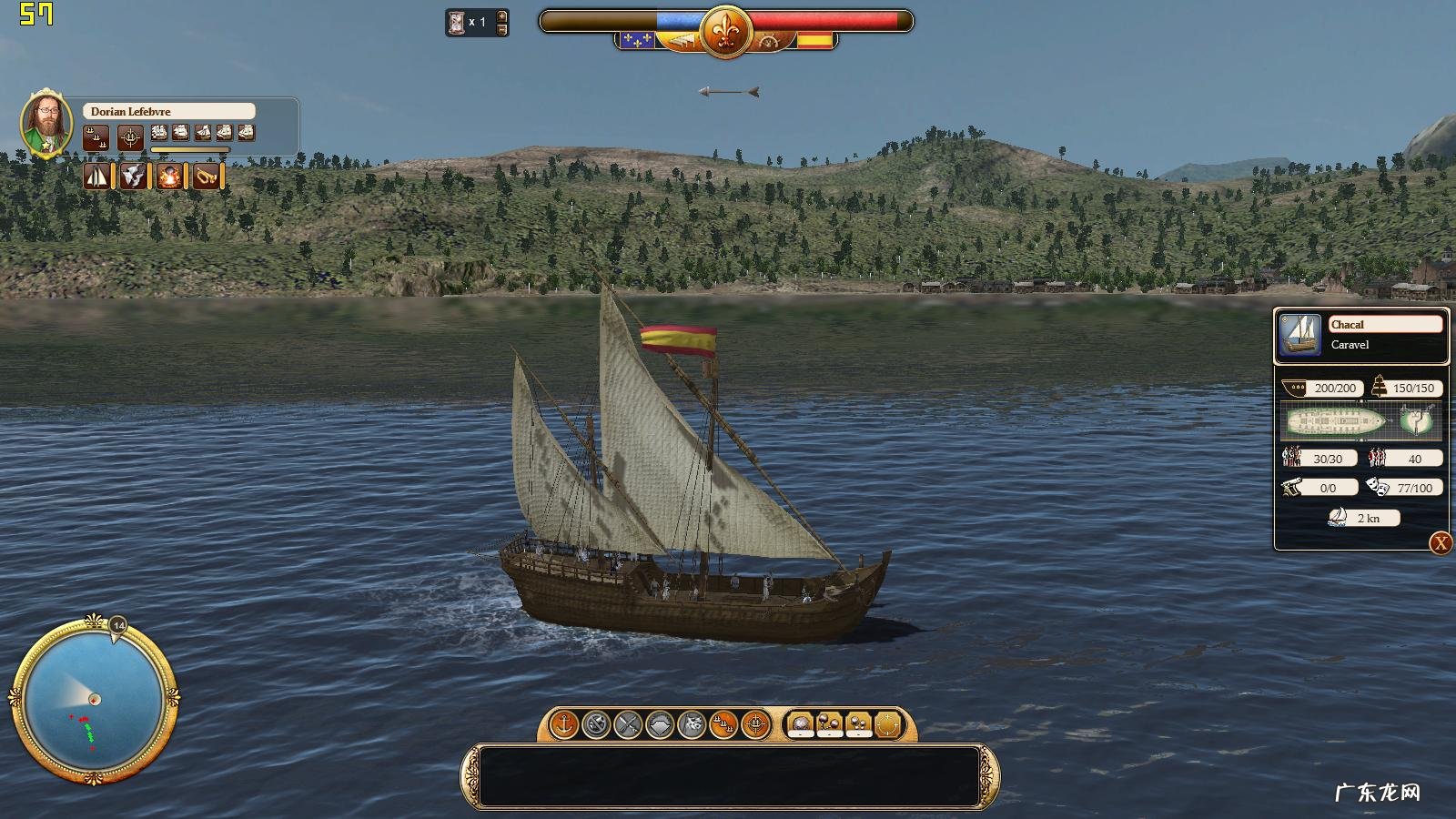Click the crosshair ship target button in toolbar
Viewport: 1456px width, 819px height.
[754, 725]
